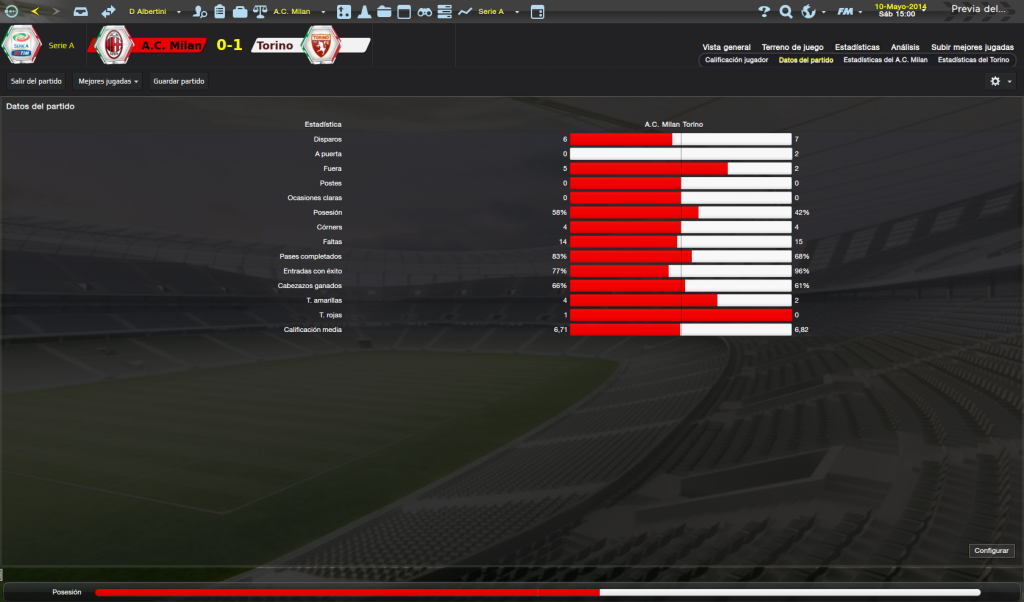Select the Estadísticas tab
Image resolution: width=1024 pixels, height=602 pixels.
click(857, 47)
